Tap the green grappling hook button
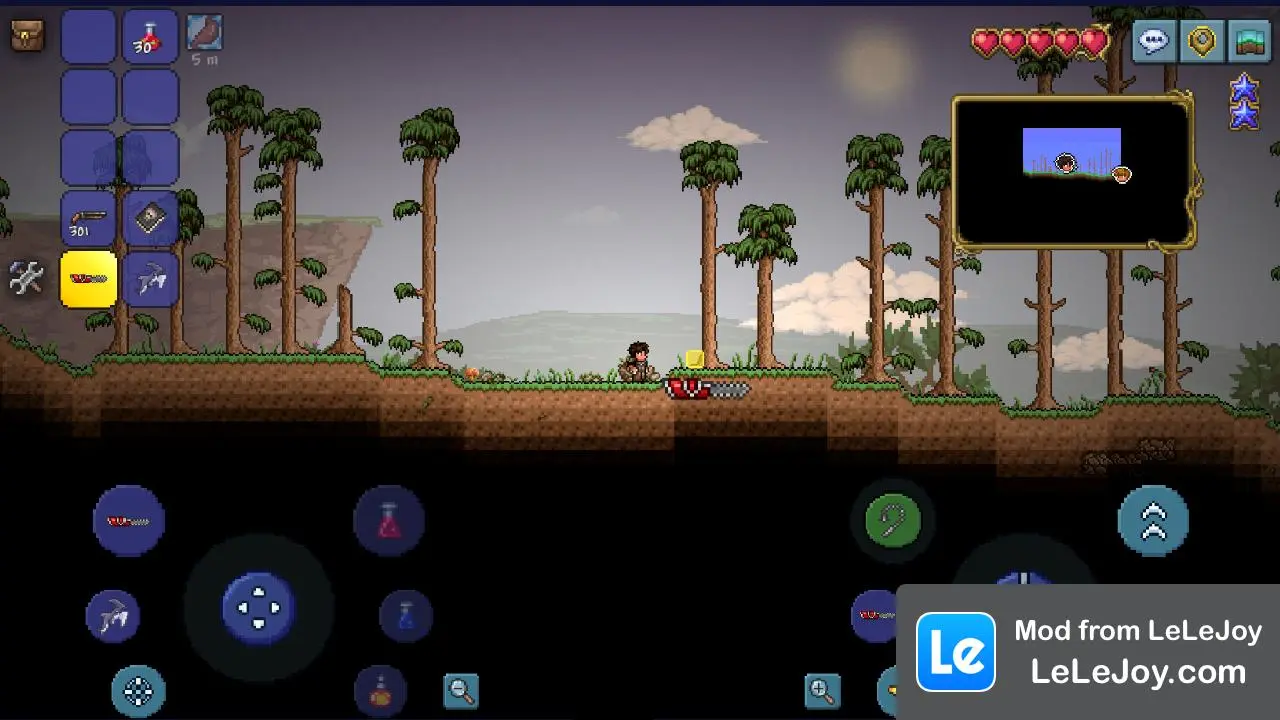This screenshot has height=720, width=1280. (893, 519)
